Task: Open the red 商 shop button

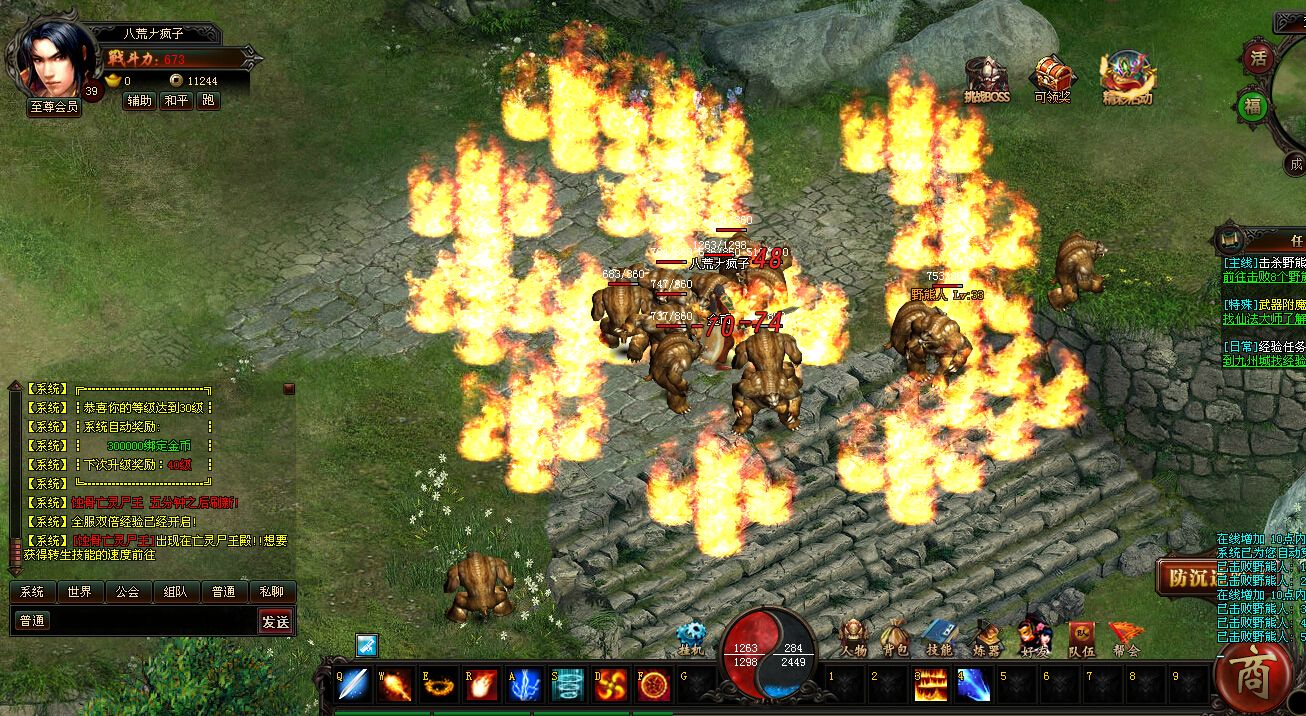Action: 1252,677
